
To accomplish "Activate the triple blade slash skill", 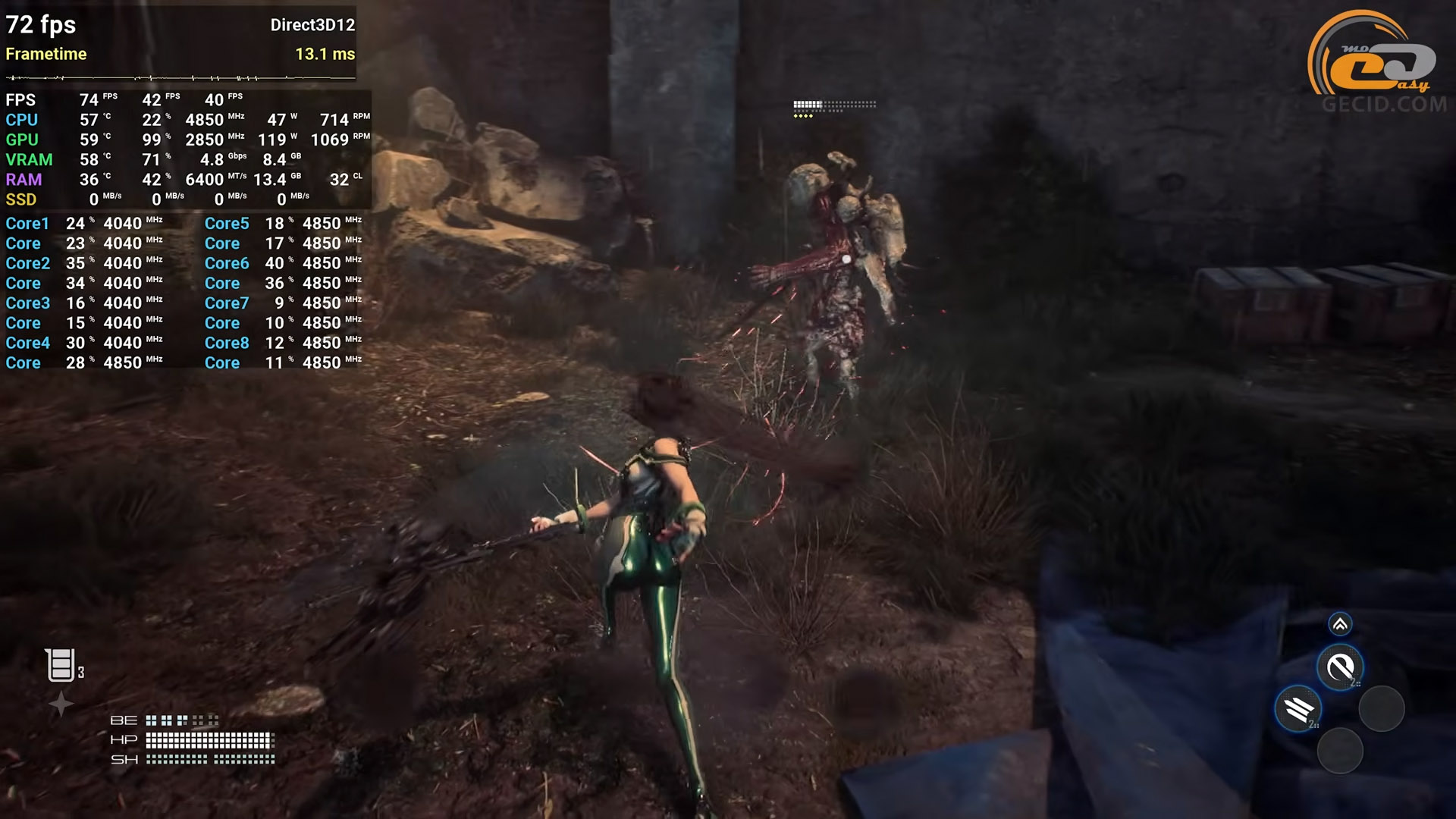I will tap(1298, 709).
